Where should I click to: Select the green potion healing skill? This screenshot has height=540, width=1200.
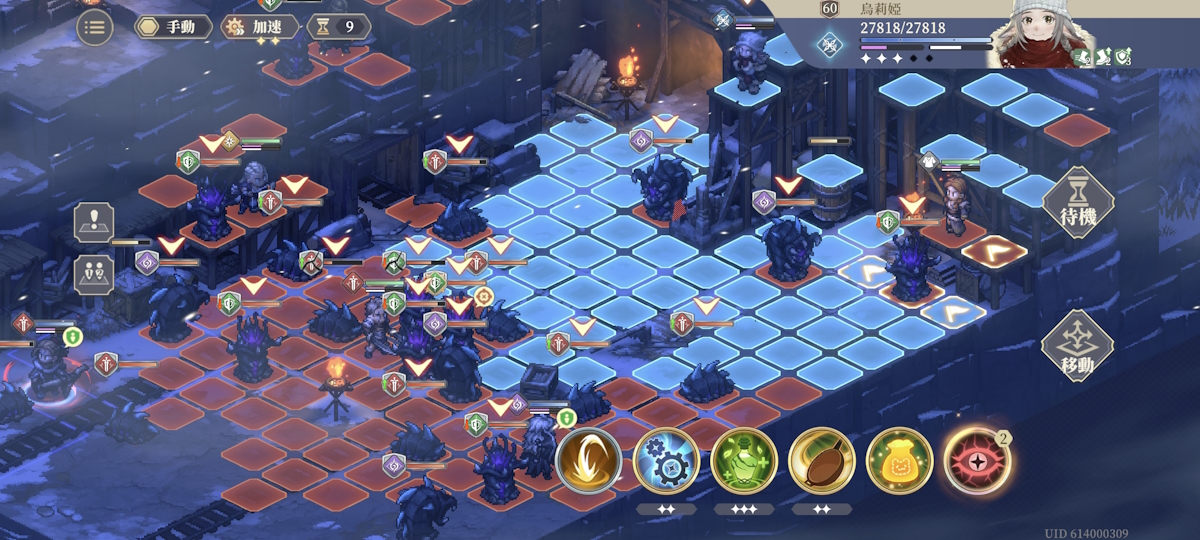(744, 460)
